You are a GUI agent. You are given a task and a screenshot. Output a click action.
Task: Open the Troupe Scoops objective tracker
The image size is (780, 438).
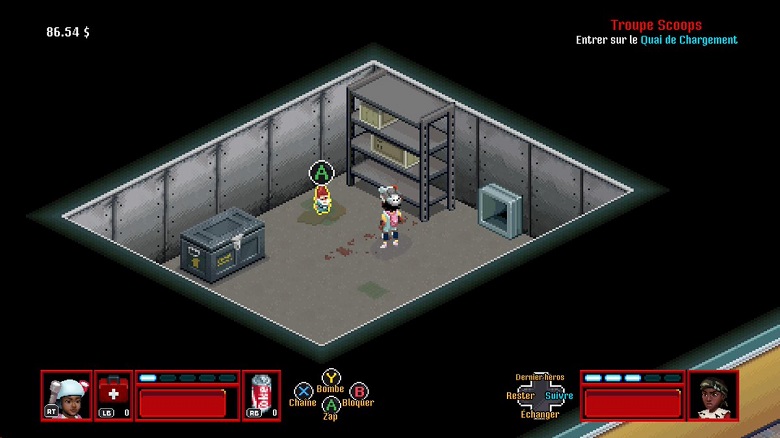pos(656,25)
